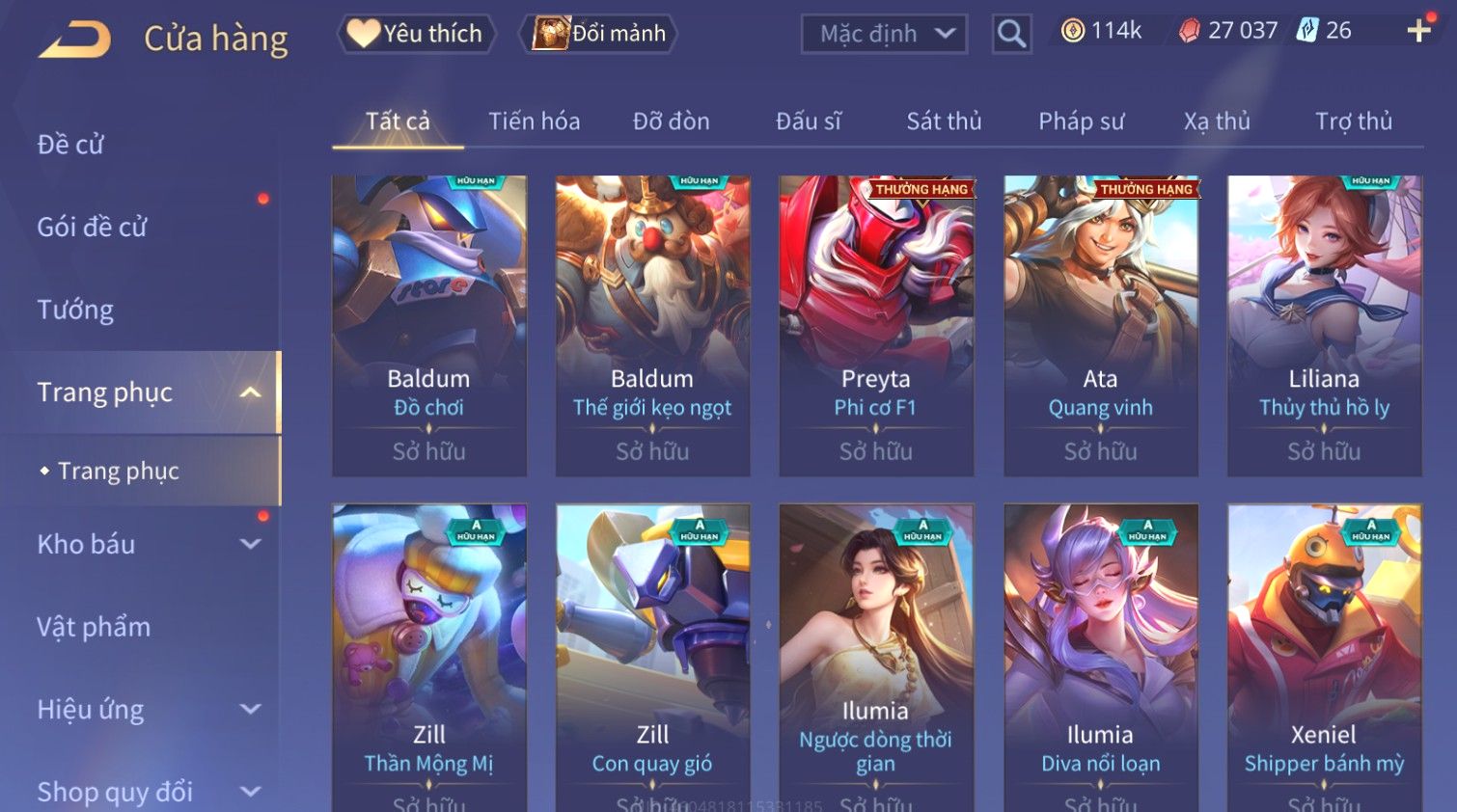Image resolution: width=1457 pixels, height=812 pixels.
Task: Switch to the Pháp sư tab
Action: [x=1081, y=122]
